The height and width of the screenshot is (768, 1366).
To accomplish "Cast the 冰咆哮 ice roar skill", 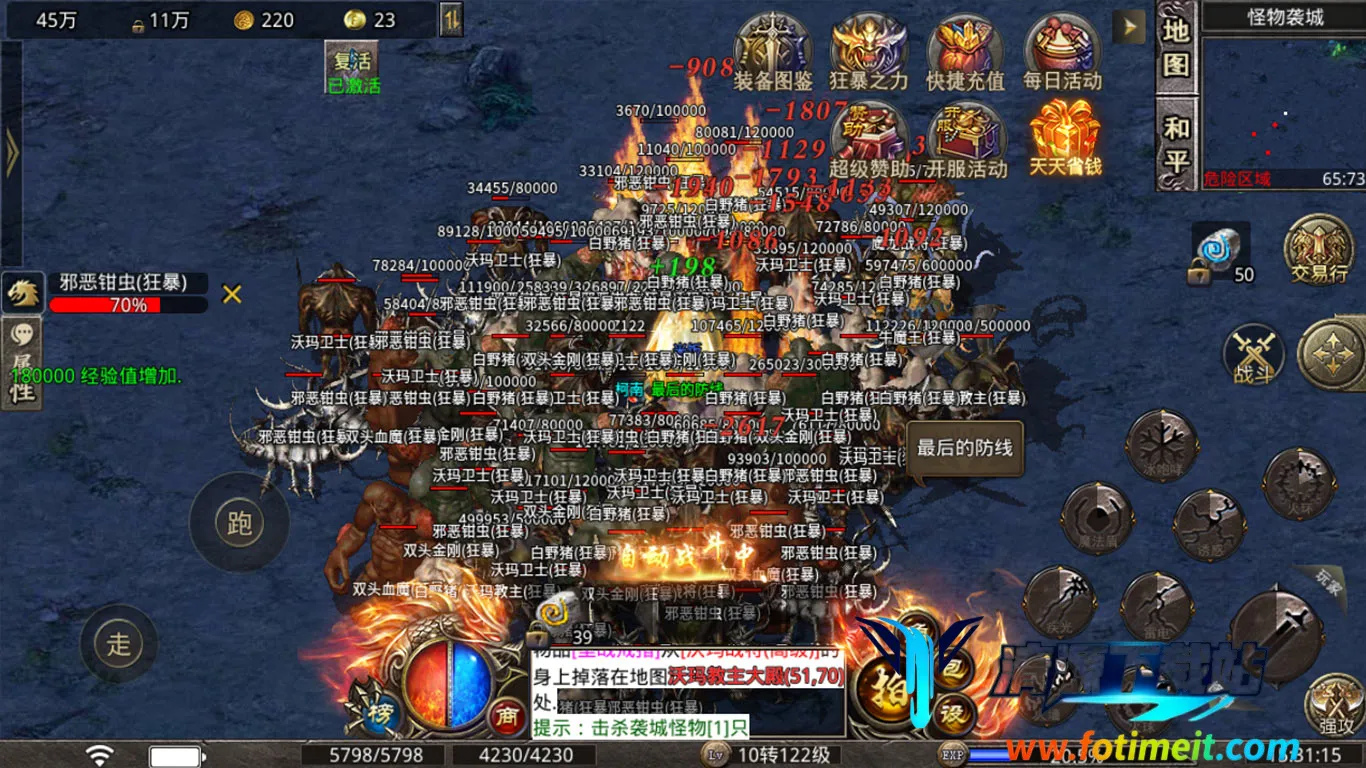I will [x=1161, y=445].
